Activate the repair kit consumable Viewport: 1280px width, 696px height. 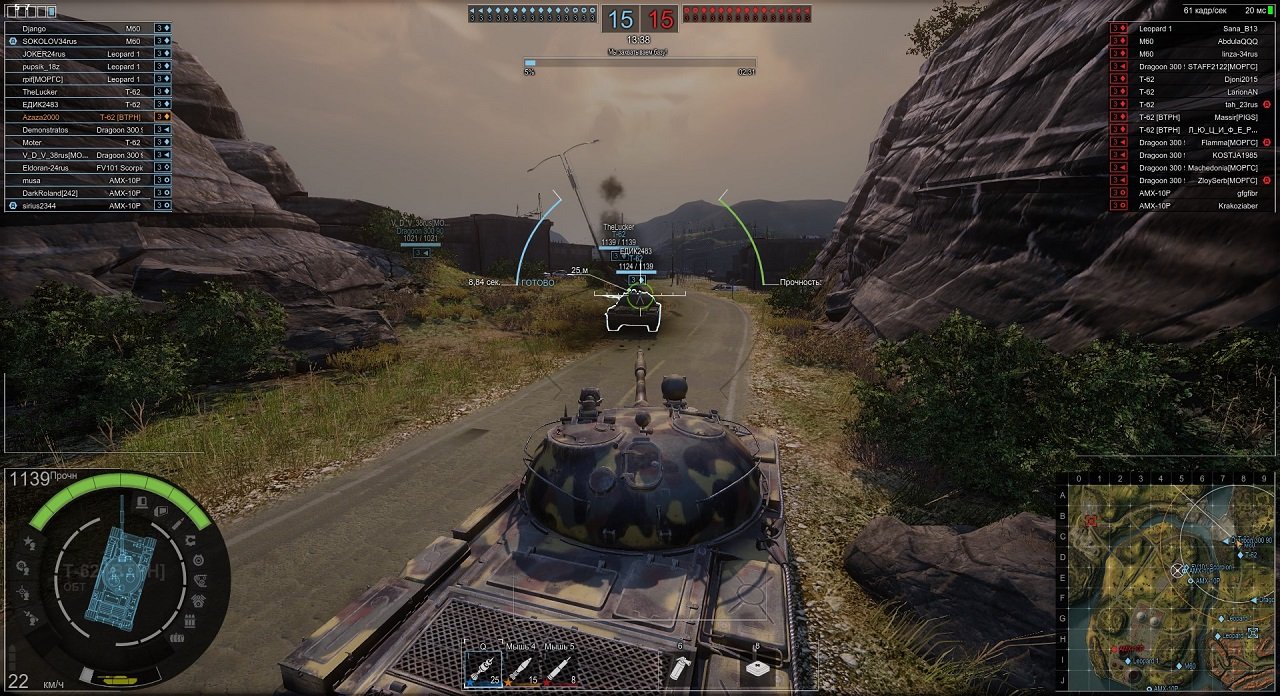757,667
